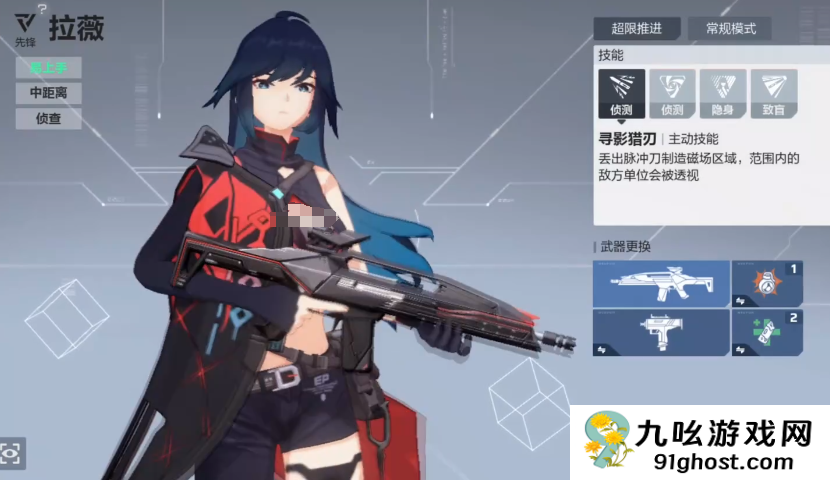The height and width of the screenshot is (480, 830).
Task: Click the 侦查 character tag
Action: click(x=48, y=118)
